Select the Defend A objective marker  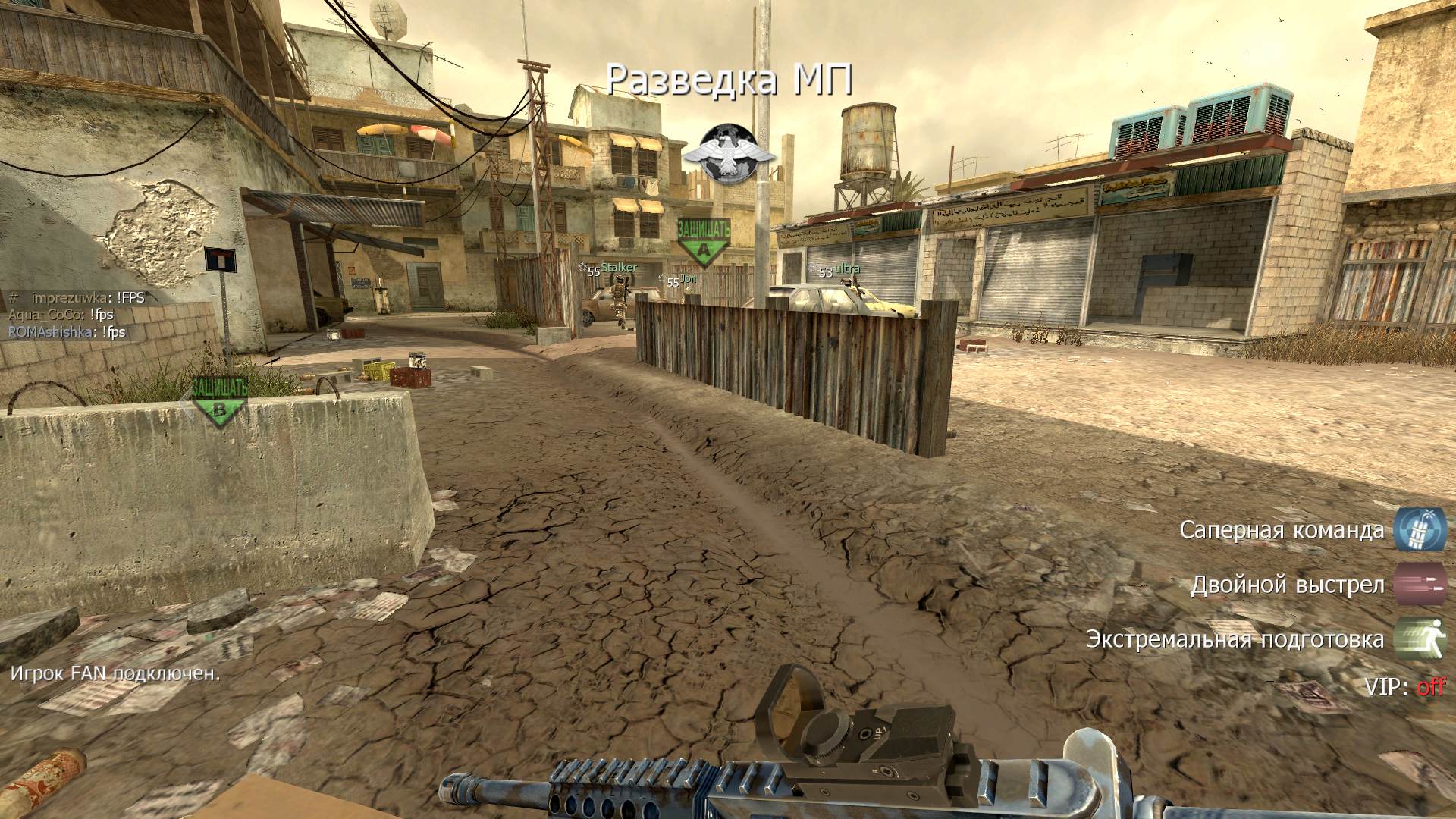click(x=704, y=242)
